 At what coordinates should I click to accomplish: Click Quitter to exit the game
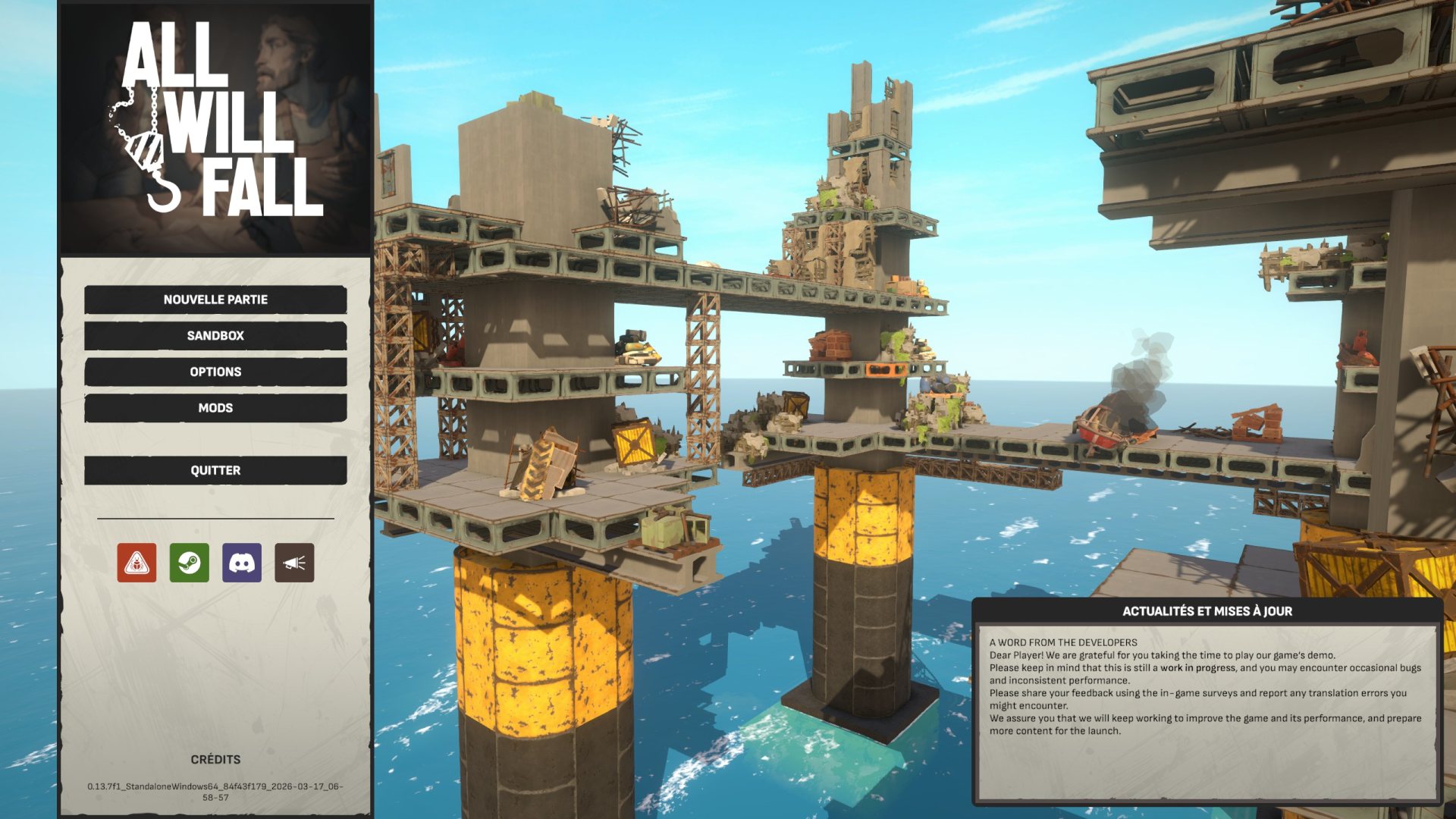pos(215,470)
